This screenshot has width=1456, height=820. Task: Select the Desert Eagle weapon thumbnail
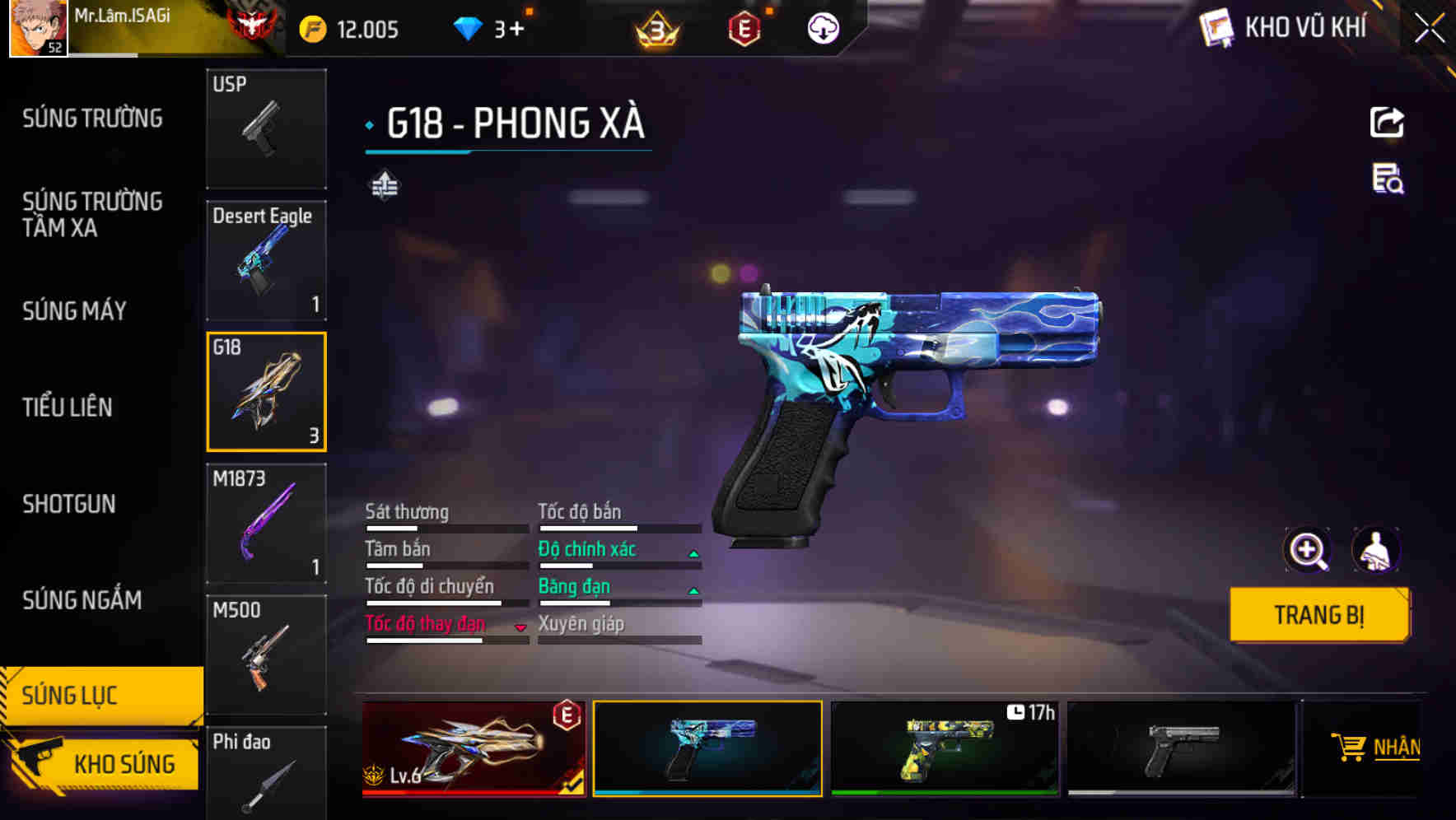(266, 259)
